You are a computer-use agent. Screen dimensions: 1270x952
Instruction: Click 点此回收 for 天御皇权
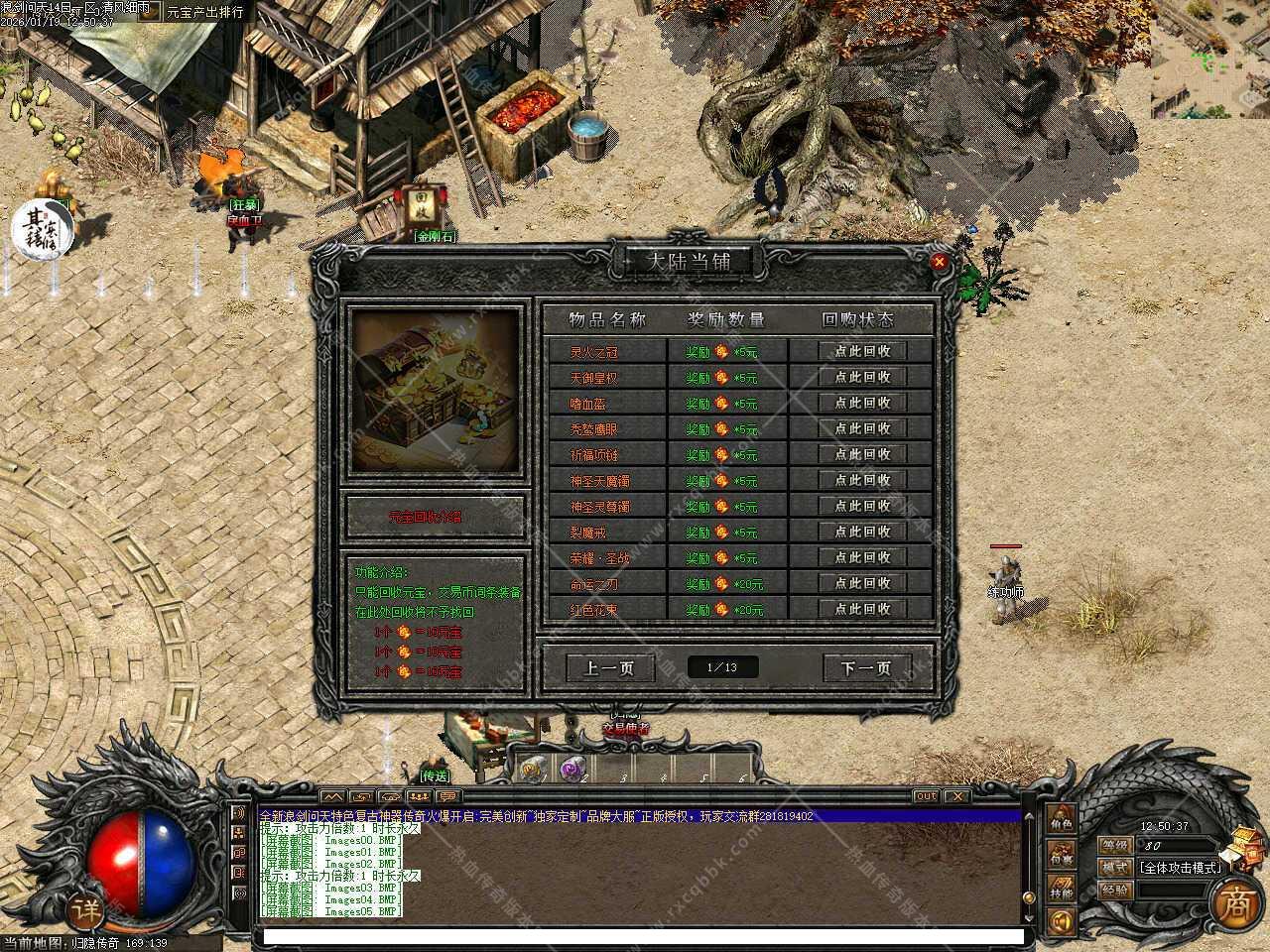(x=862, y=377)
